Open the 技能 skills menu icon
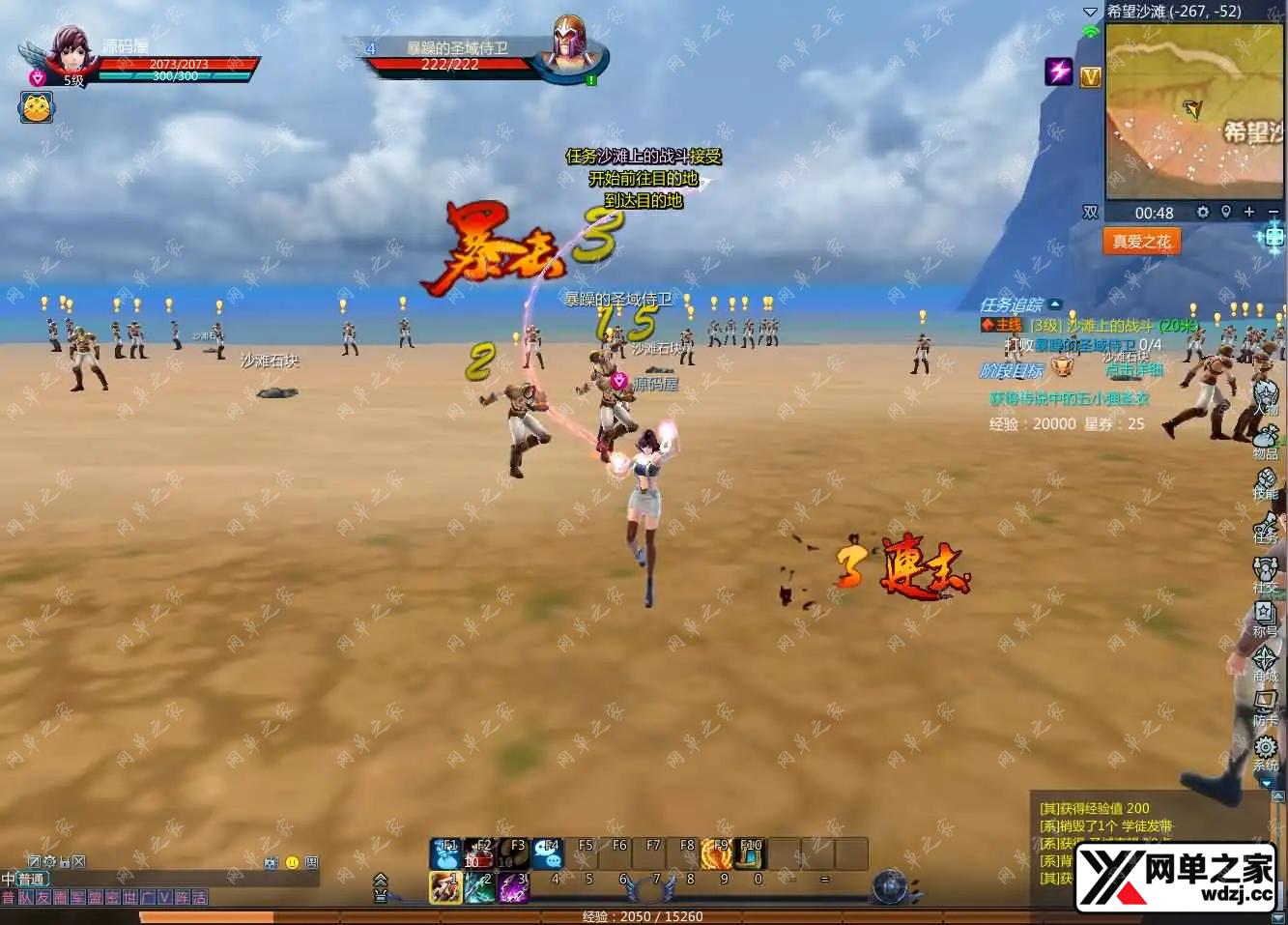 pos(1265,483)
